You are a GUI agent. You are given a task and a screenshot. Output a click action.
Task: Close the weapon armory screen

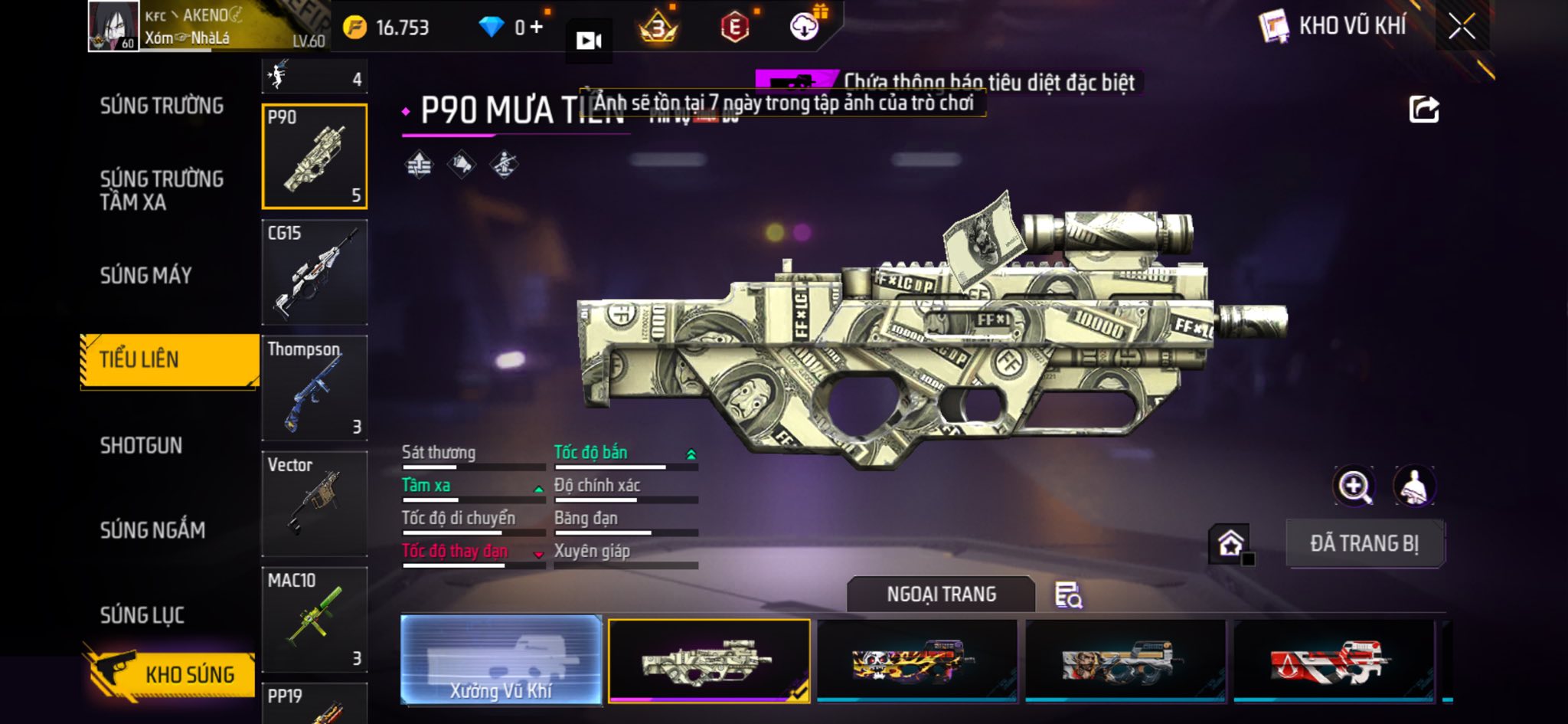1461,27
